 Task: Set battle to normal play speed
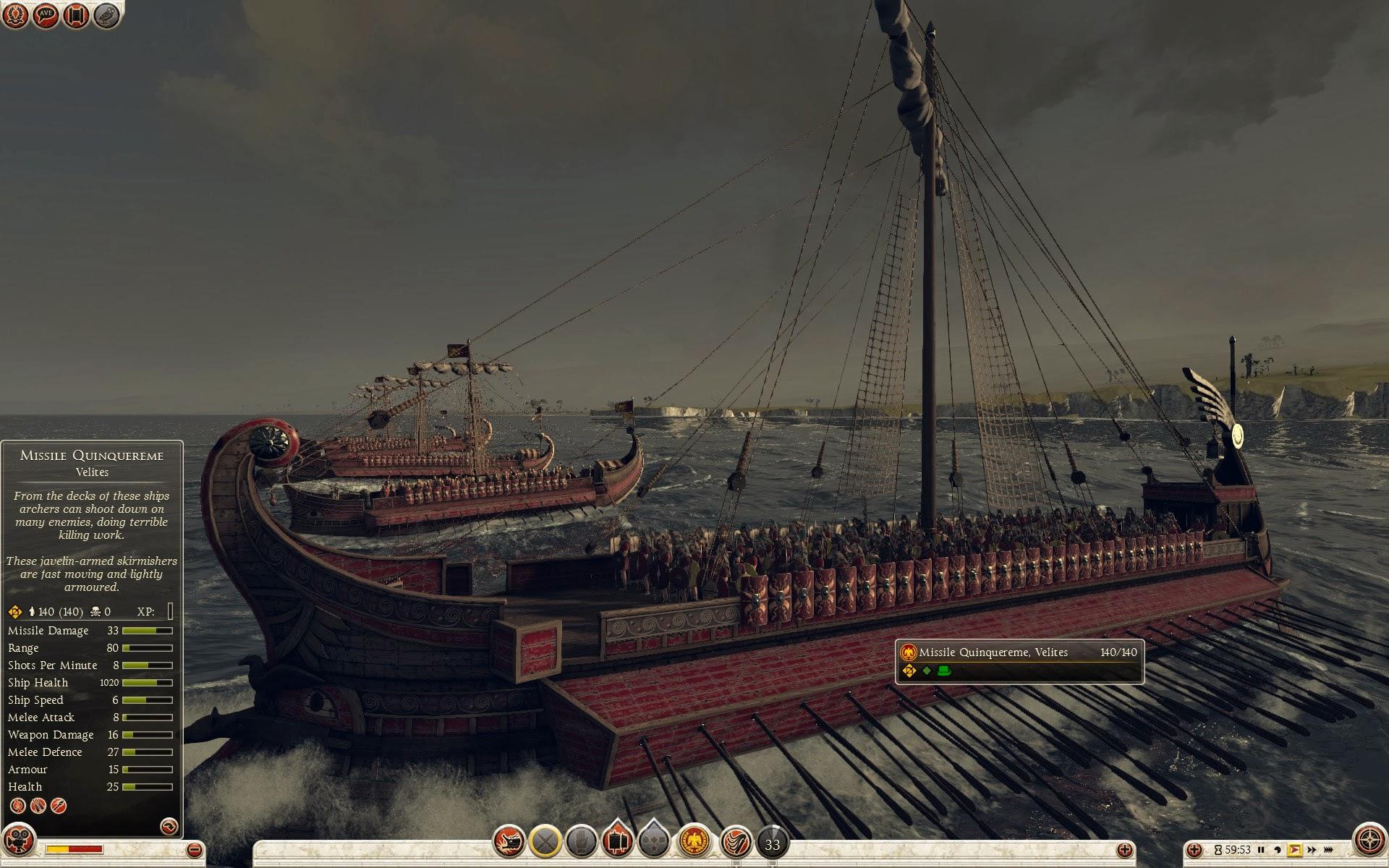[1294, 850]
